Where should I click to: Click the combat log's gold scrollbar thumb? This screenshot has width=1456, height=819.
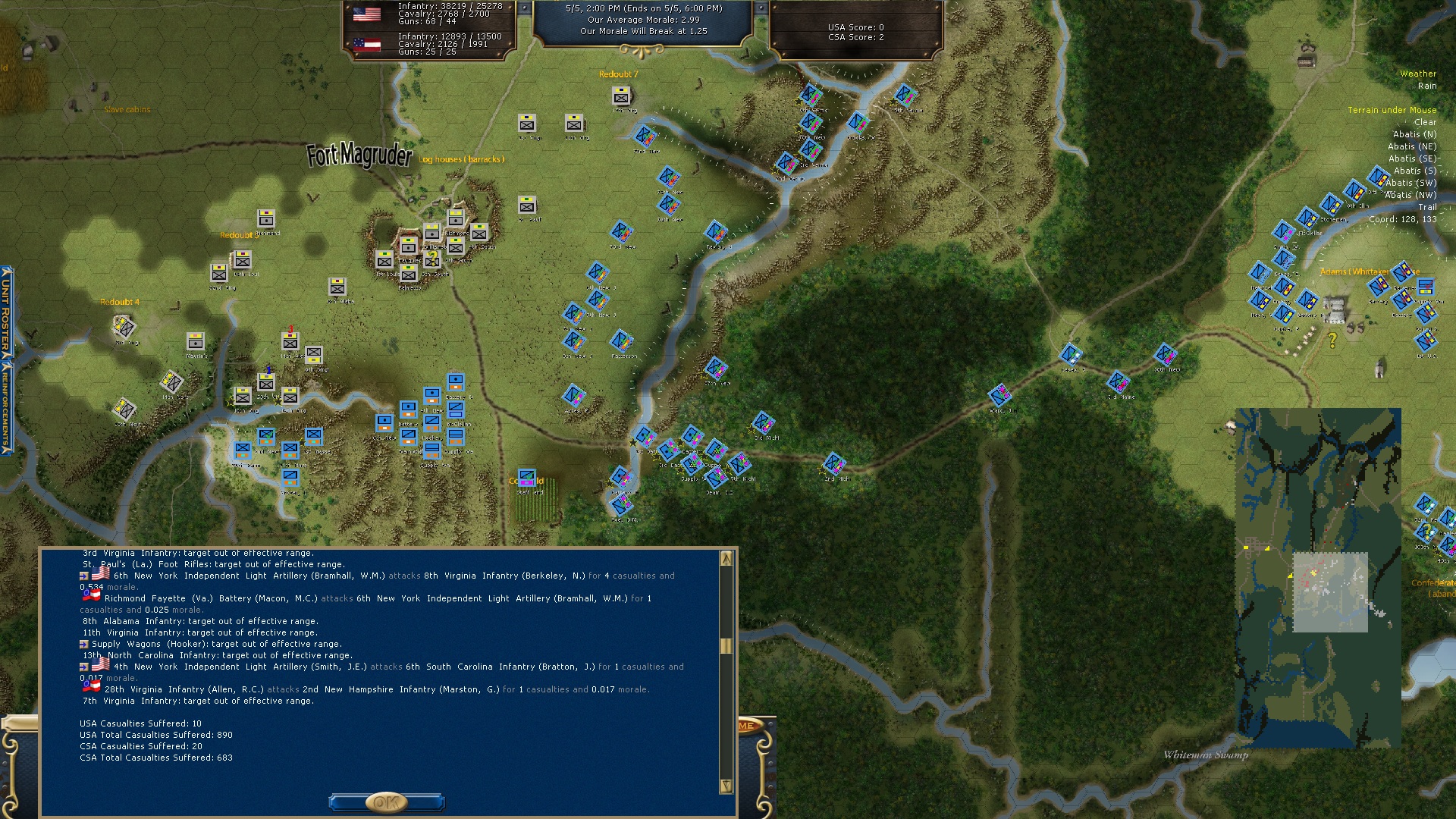point(726,645)
